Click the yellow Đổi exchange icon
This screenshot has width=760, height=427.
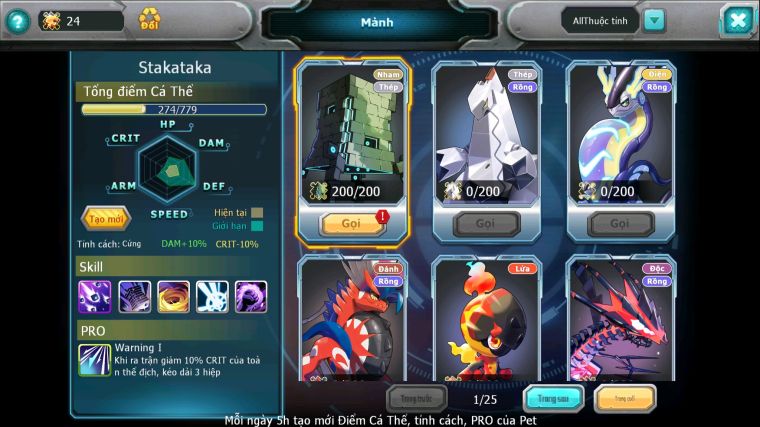pos(149,19)
